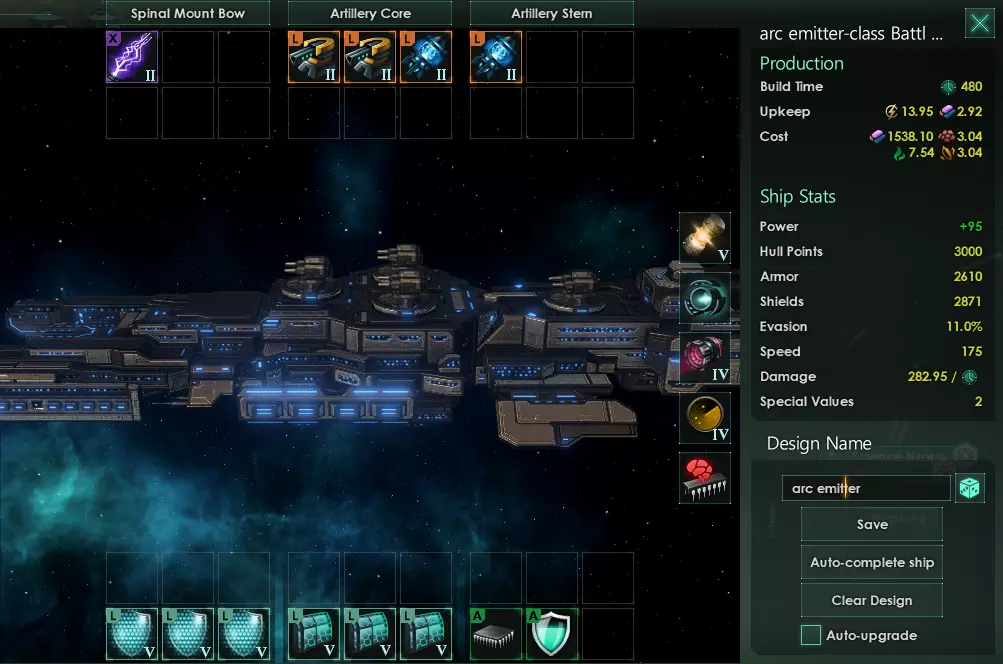Select the blue weapon in Artillery Core
Viewport: 1003px width, 664px height.
(426, 57)
